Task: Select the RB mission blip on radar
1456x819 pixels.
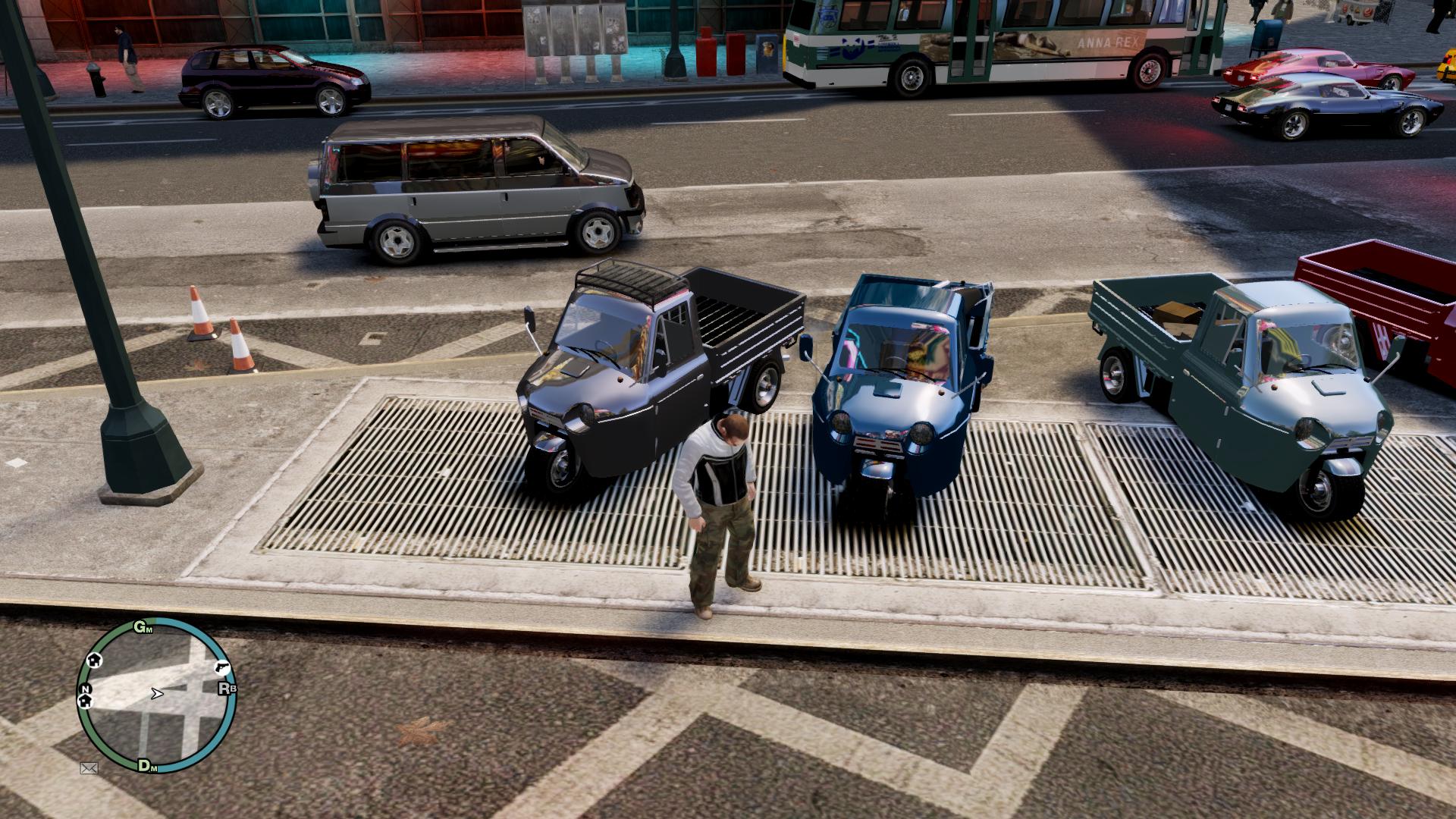Action: 227,689
